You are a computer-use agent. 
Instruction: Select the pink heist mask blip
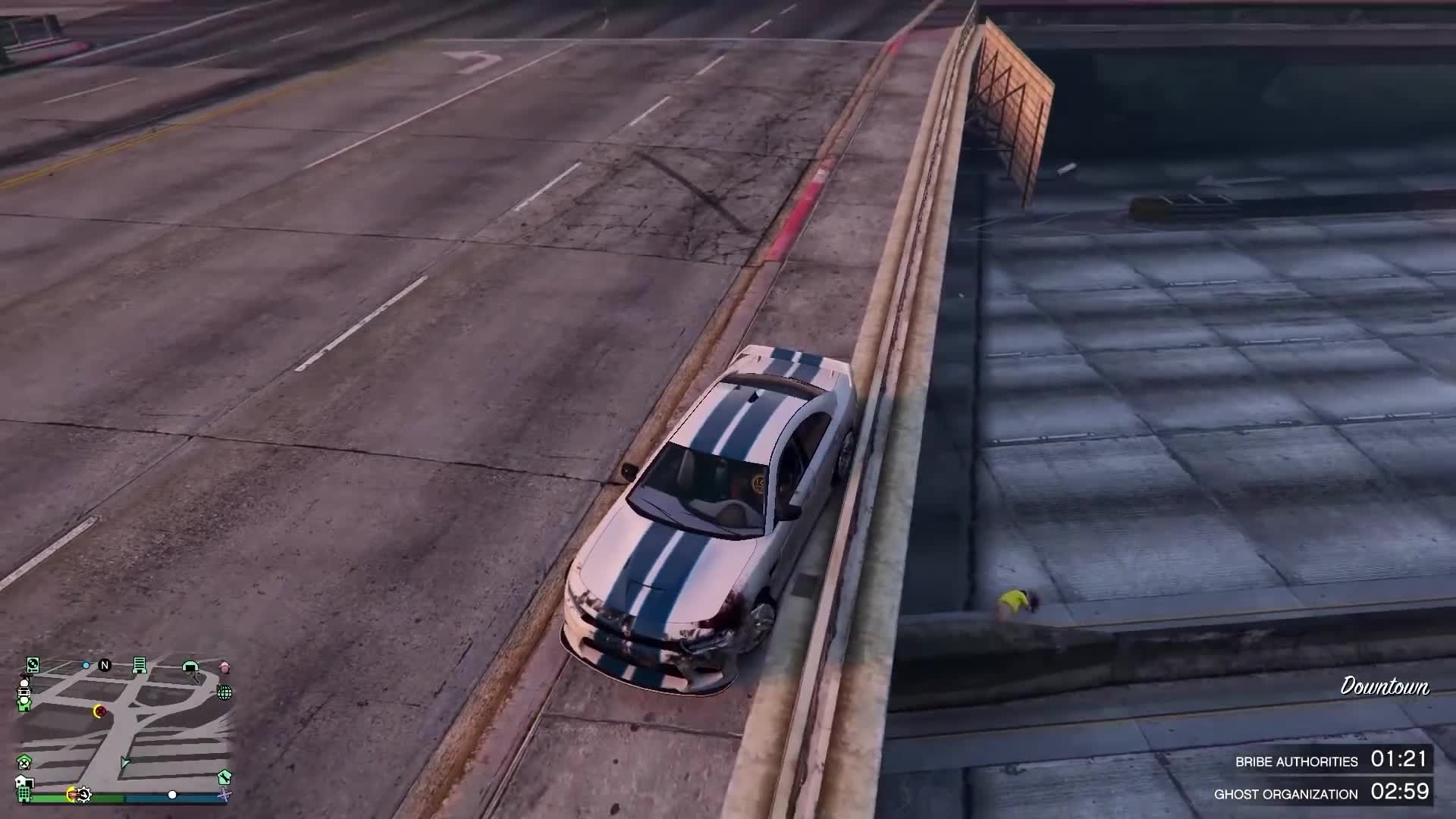tap(224, 666)
